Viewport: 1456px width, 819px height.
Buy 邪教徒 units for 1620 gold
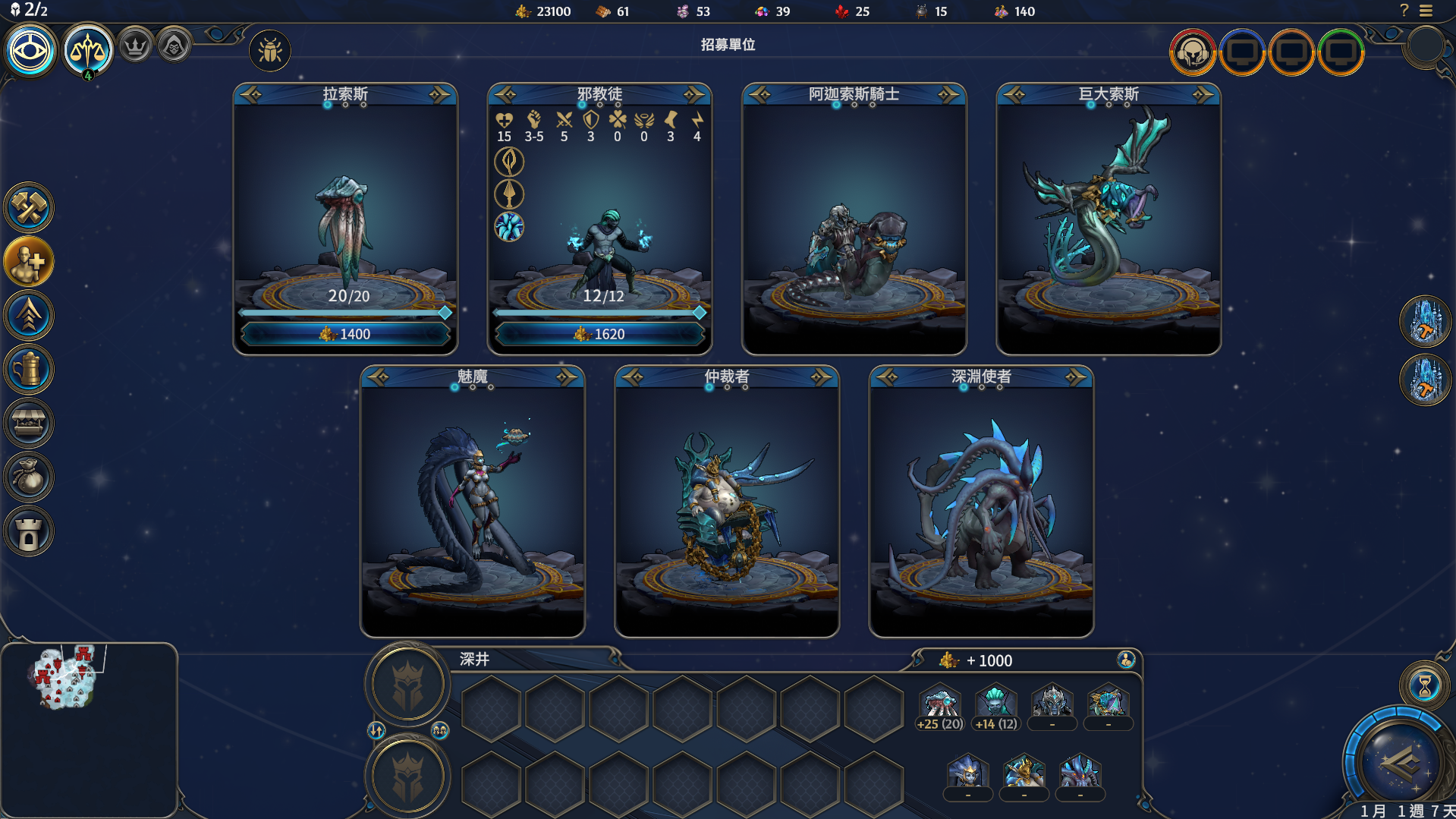tap(599, 334)
